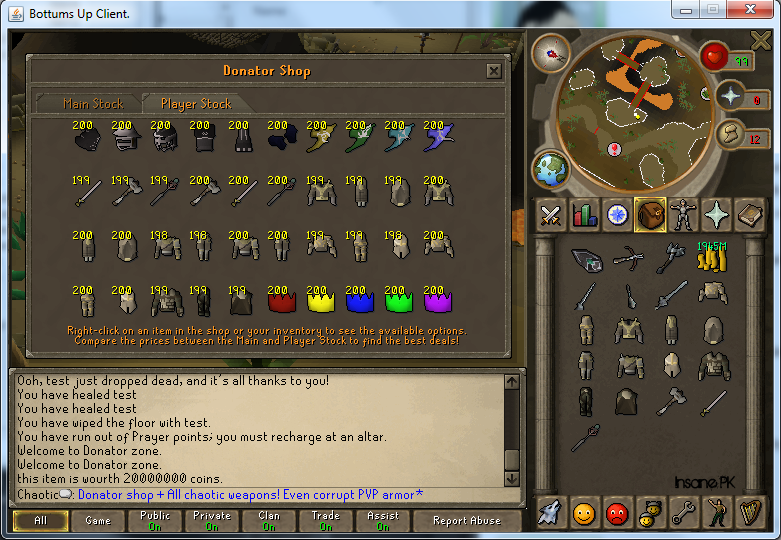Click the compass beside the minimap
The height and width of the screenshot is (540, 781).
pyautogui.click(x=550, y=53)
